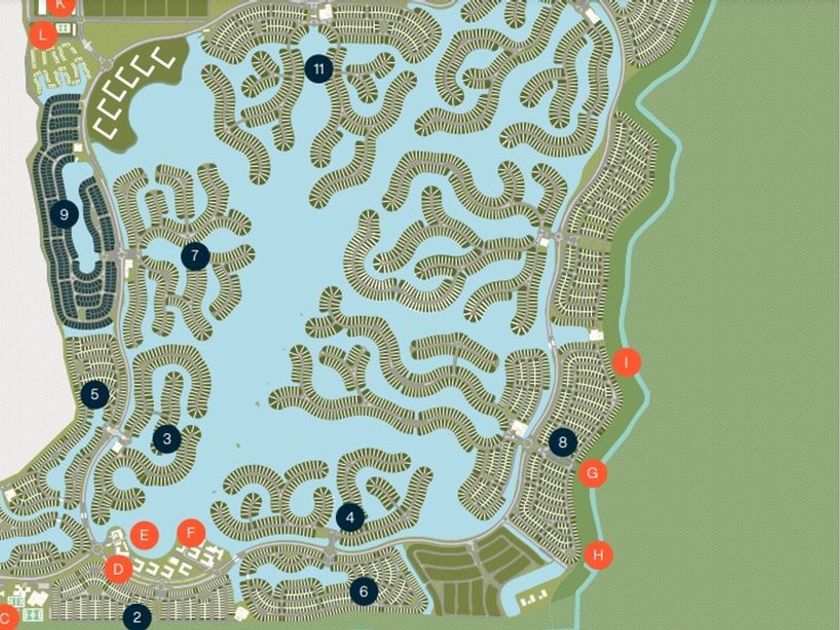The width and height of the screenshot is (840, 630).
Task: Select orange marker labeled C
Action: pos(5,617)
